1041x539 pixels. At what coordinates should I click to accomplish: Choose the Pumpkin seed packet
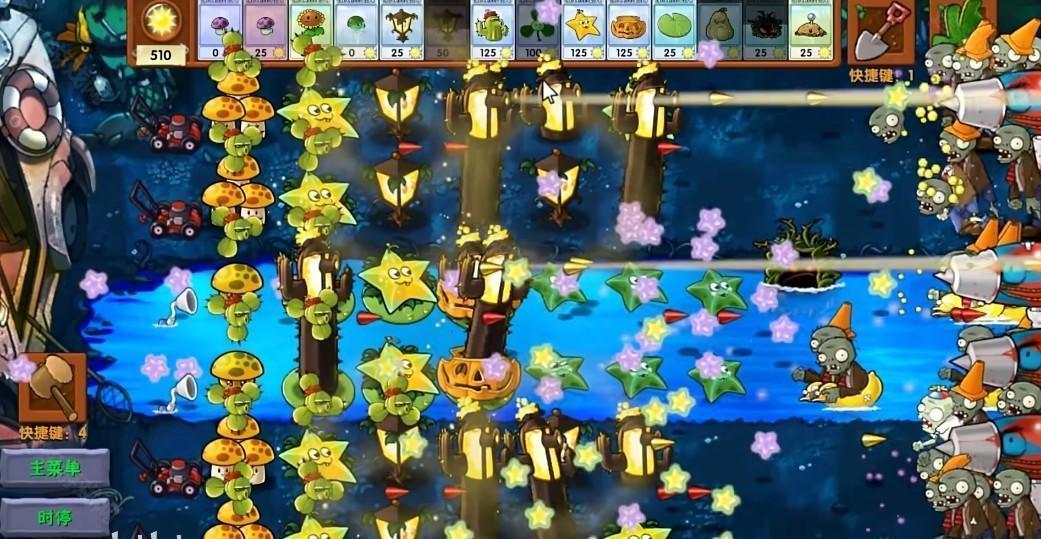[x=630, y=30]
